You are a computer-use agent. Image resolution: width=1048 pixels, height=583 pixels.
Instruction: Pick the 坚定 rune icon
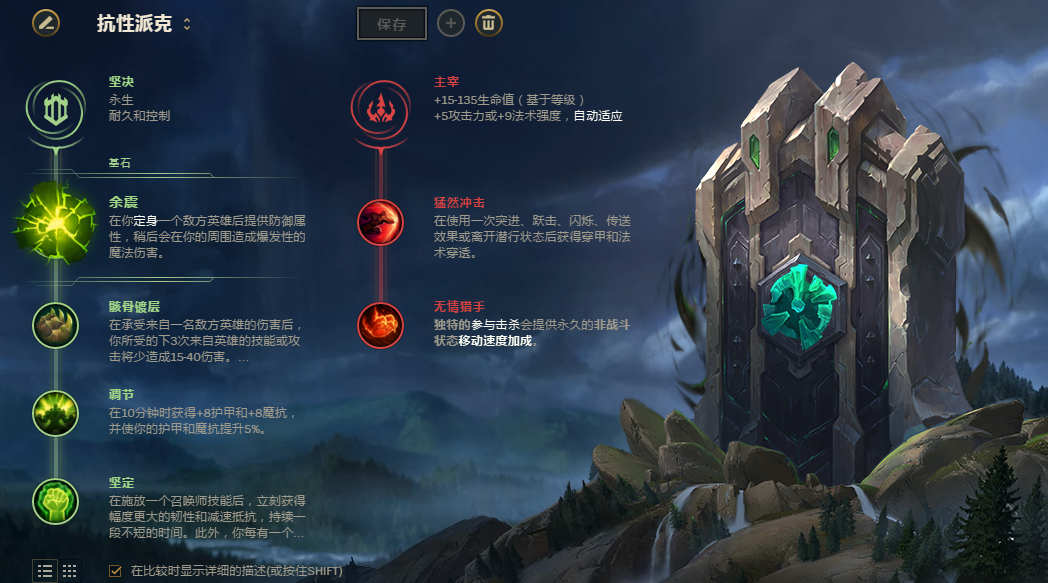click(55, 501)
